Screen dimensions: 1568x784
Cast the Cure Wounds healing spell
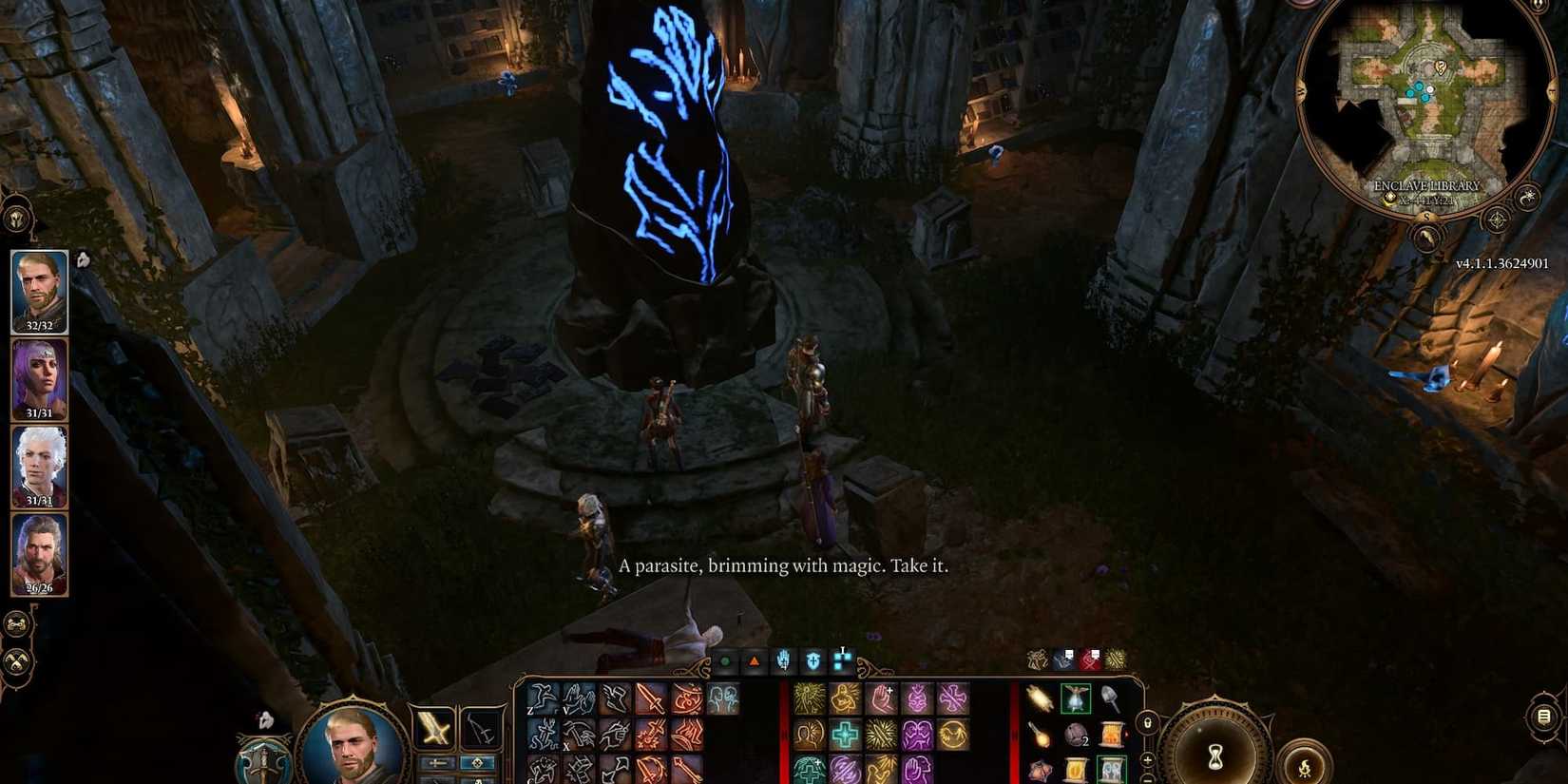pos(845,733)
